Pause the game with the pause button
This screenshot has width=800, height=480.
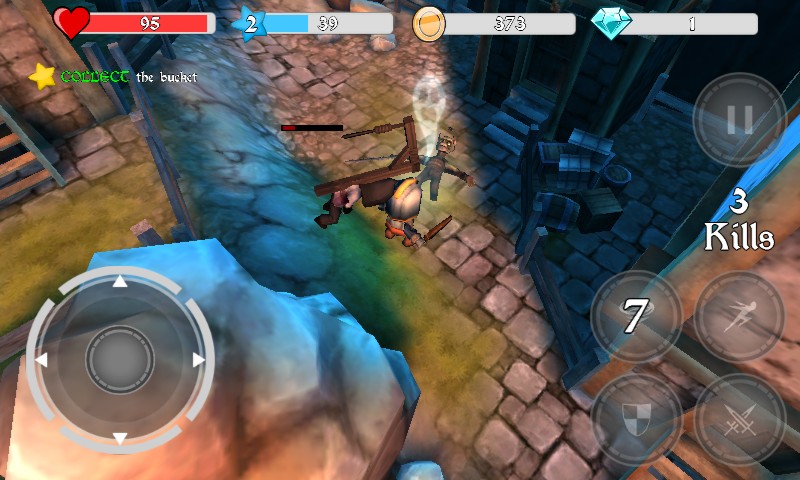point(739,120)
